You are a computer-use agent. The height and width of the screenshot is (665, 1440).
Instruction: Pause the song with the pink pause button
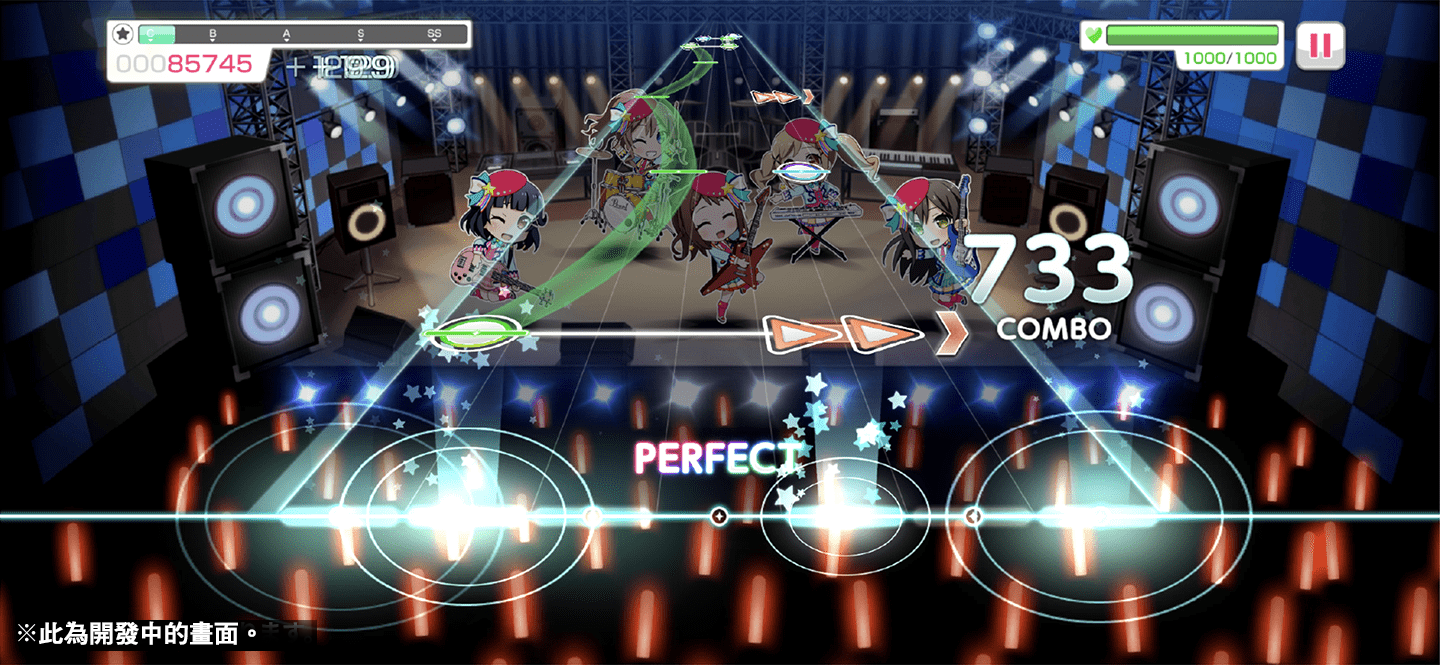click(1320, 46)
